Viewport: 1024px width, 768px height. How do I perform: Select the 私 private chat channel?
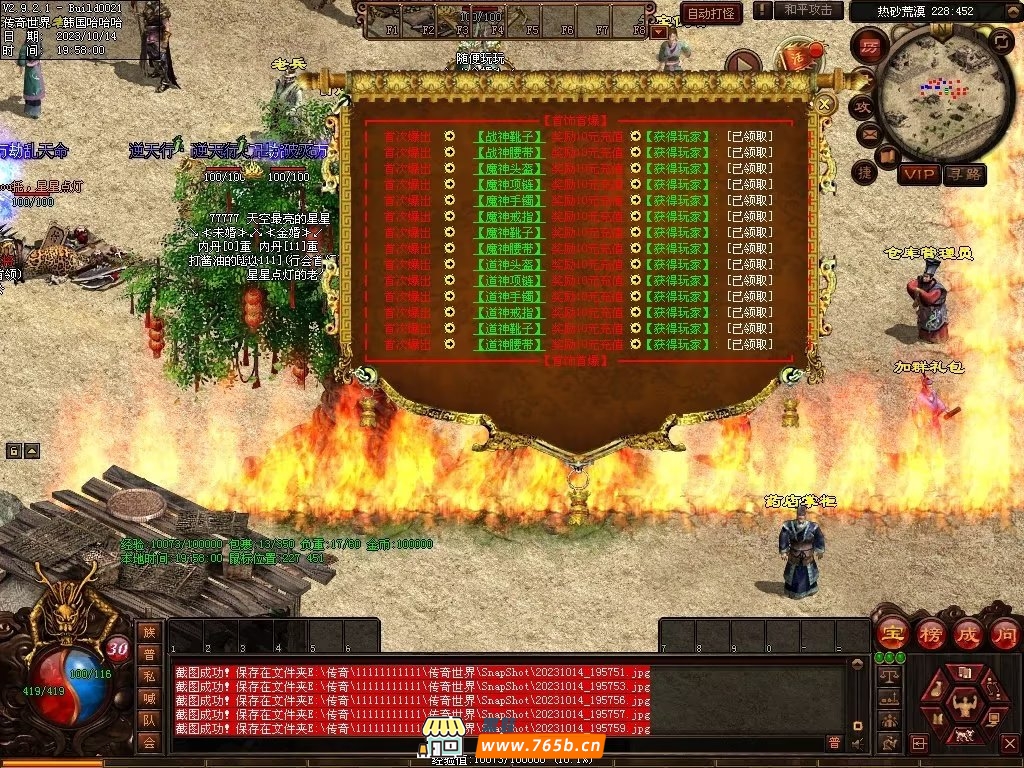click(149, 675)
